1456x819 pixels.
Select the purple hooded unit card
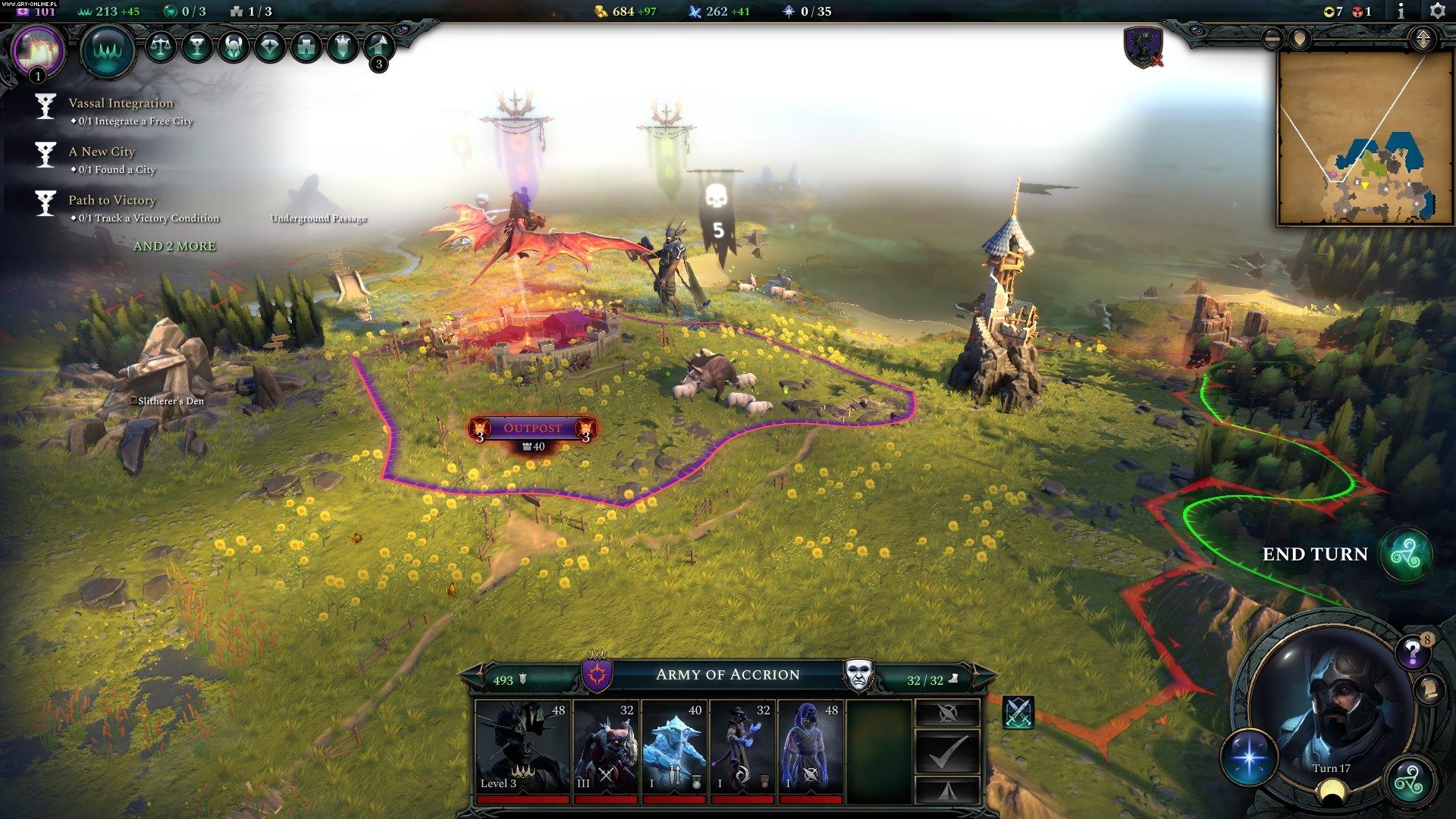click(811, 747)
